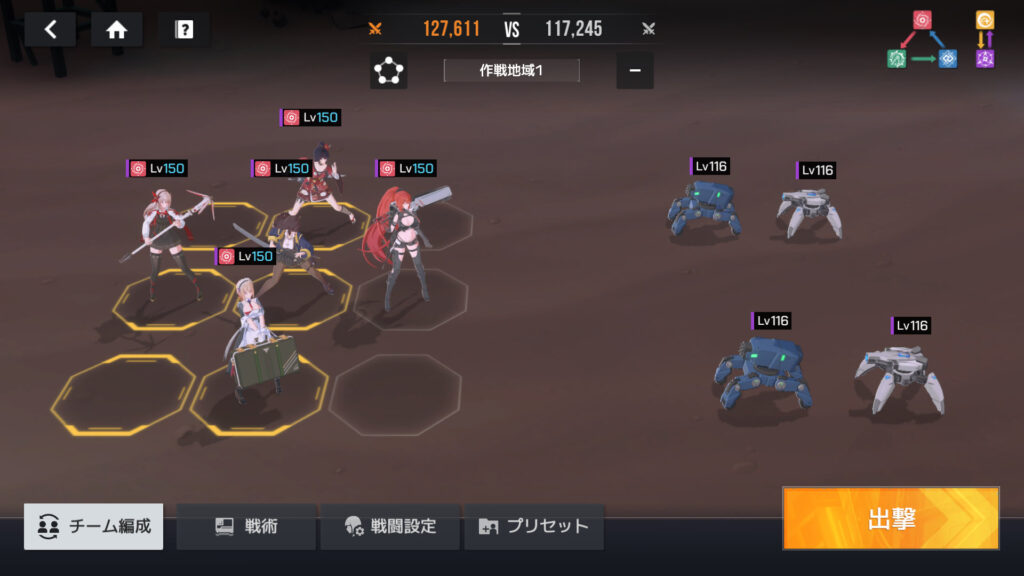
Task: Launch the battle with 出撃
Action: [890, 518]
